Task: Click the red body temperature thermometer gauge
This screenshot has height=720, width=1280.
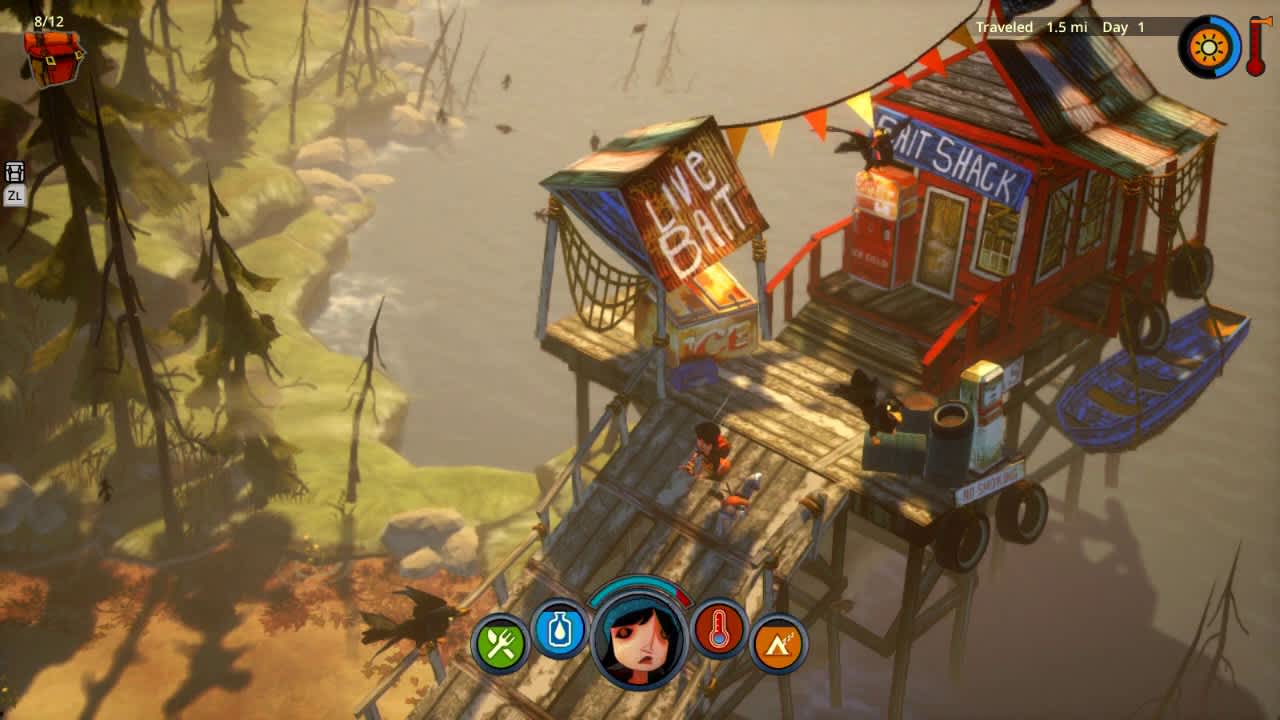Action: [721, 630]
